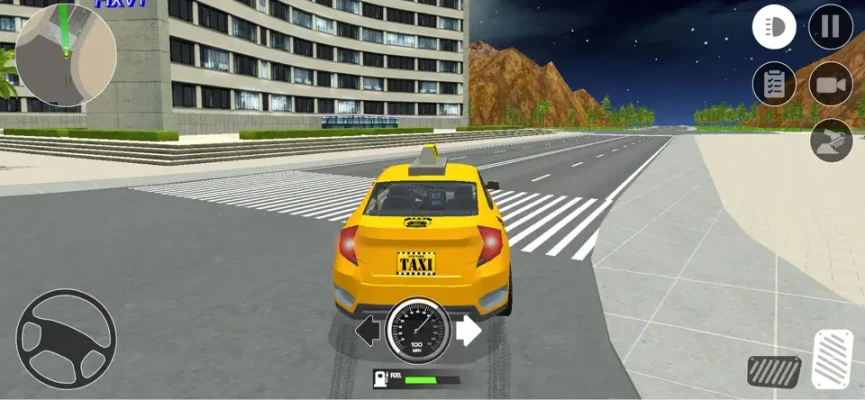Step on the brake pedal
The image size is (865, 400).
click(774, 371)
